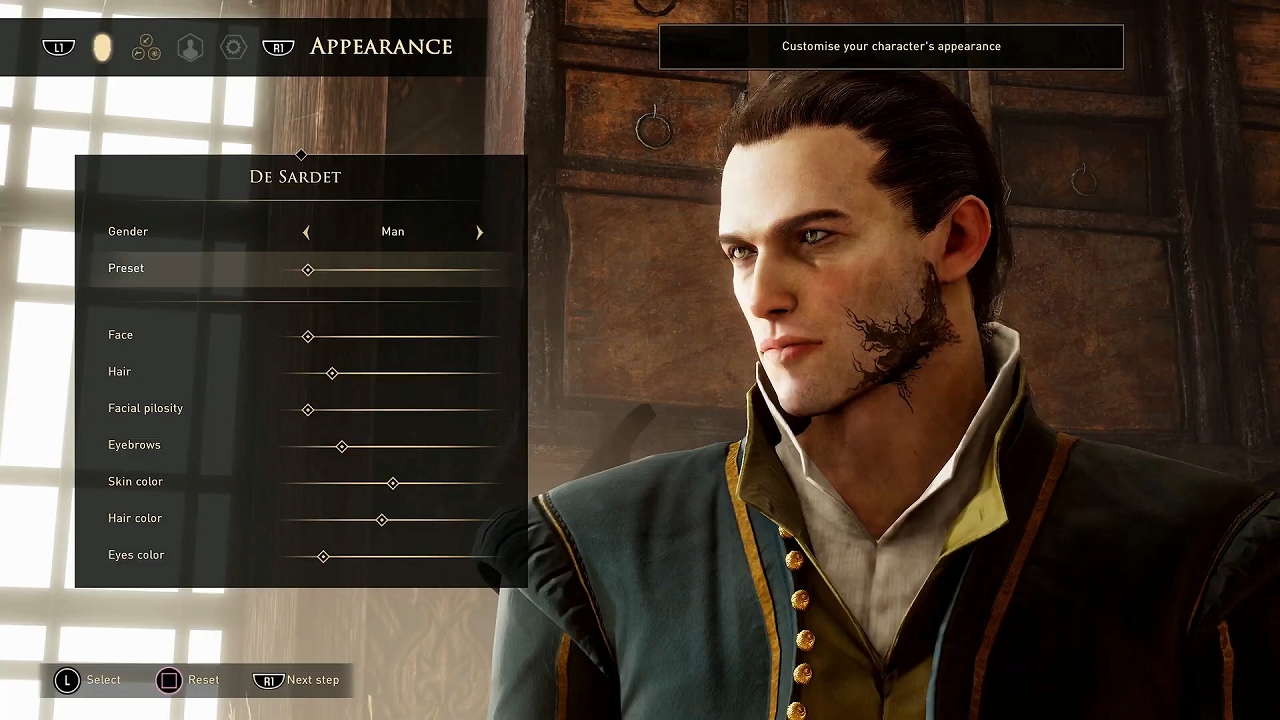Adjust the Hair color slider
Viewport: 1280px width, 720px height.
[x=382, y=520]
